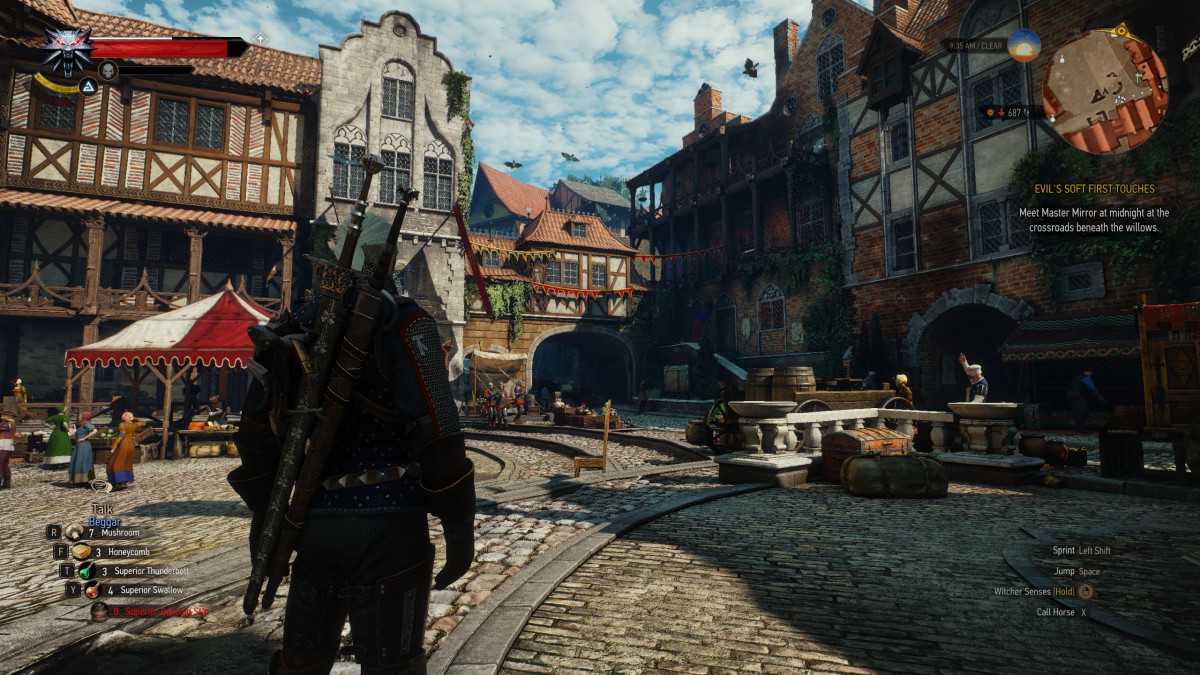Click the Talk speech-bubble interaction icon

point(100,486)
